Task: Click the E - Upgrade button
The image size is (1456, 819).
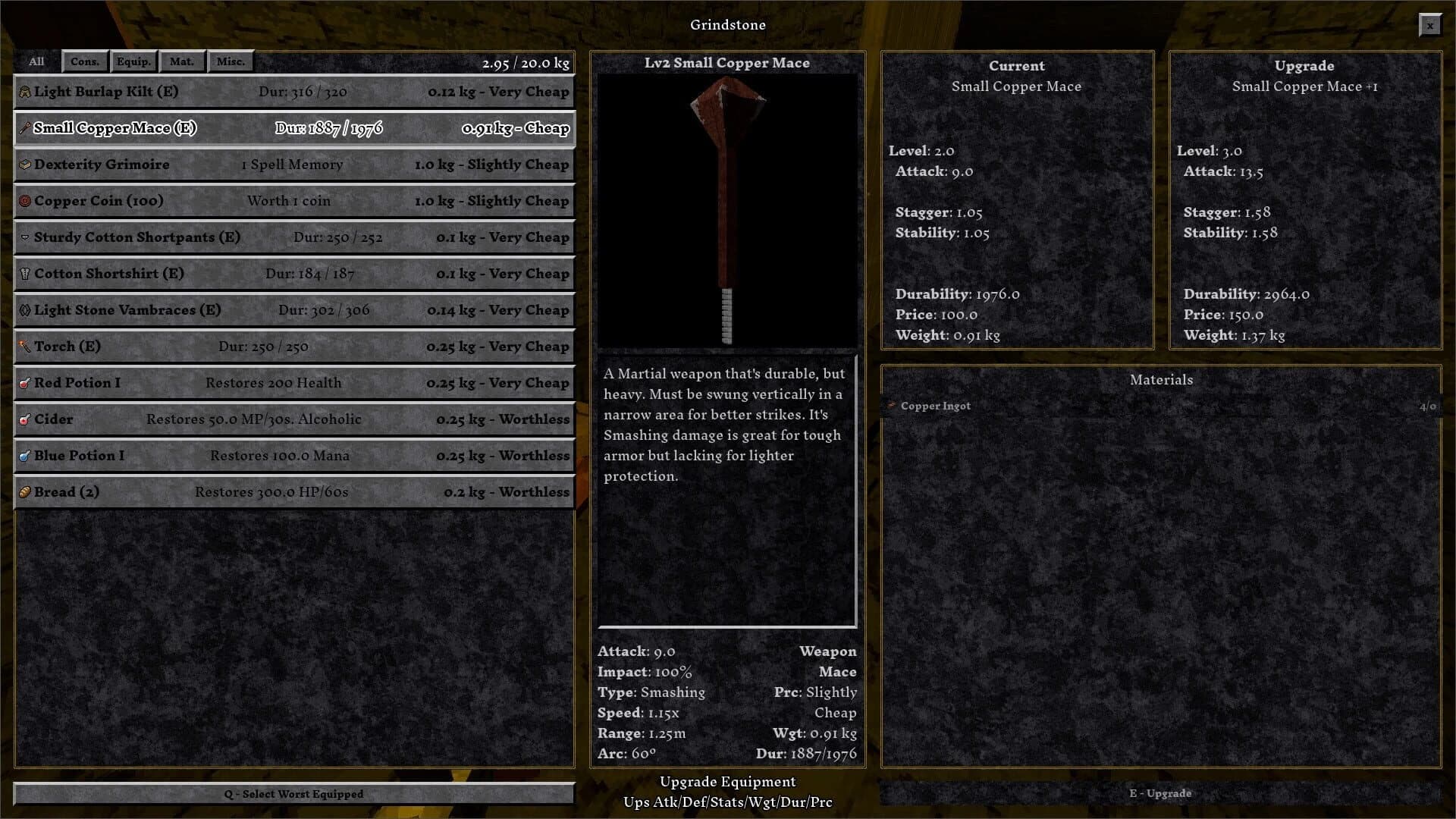Action: tap(1161, 794)
